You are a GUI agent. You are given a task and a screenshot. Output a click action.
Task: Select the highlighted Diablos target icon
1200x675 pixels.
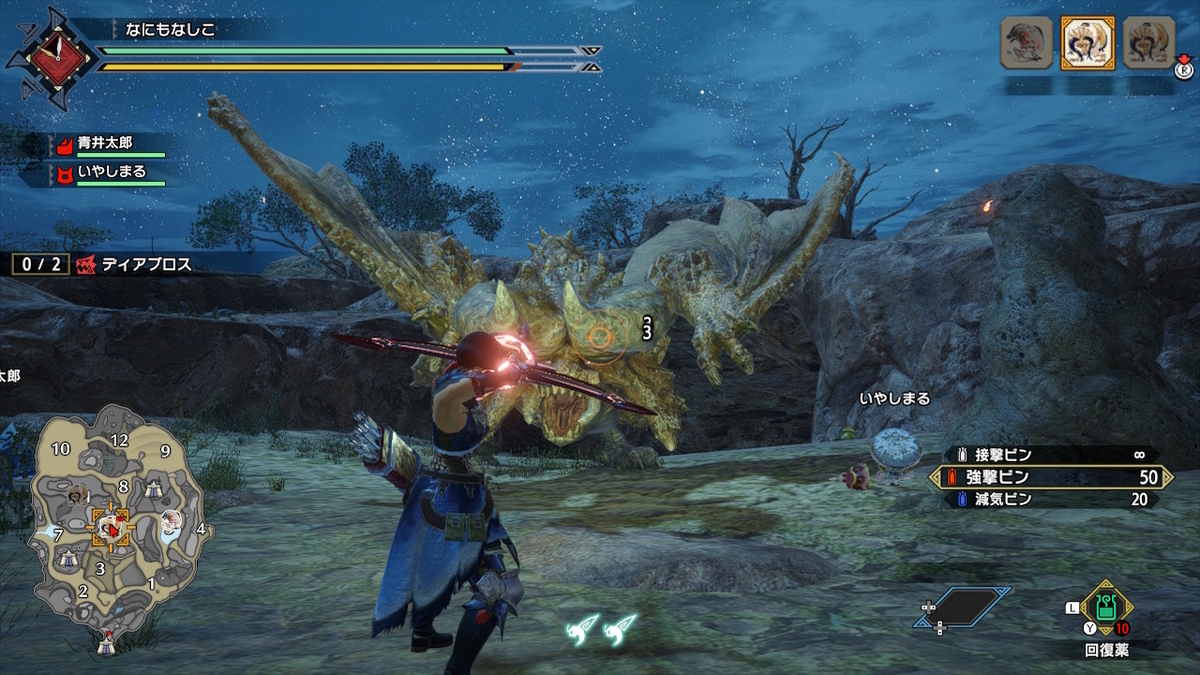[x=1087, y=43]
